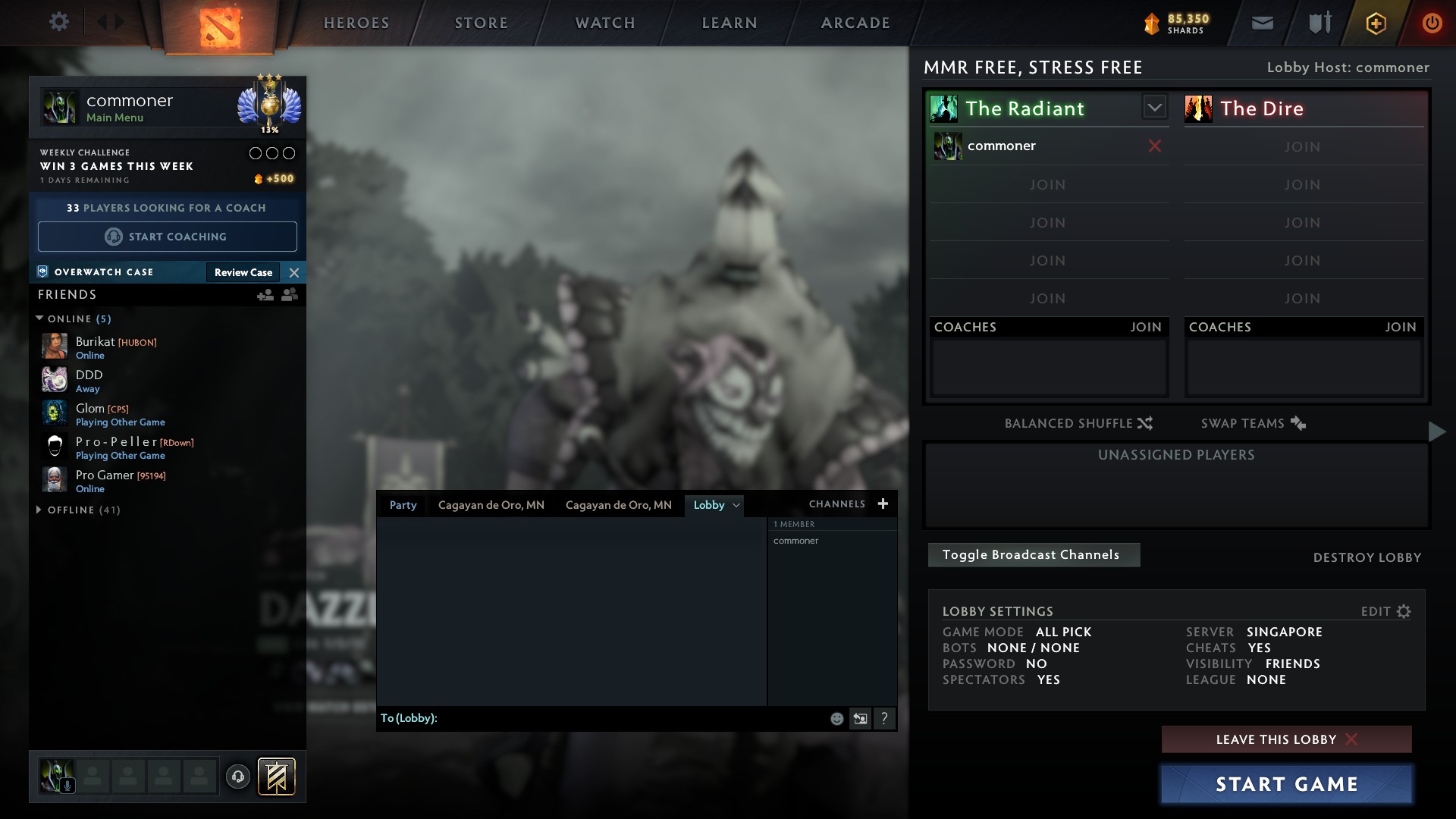Click the commoner profile rank medal
Screen dimensions: 1456x819
pyautogui.click(x=271, y=106)
